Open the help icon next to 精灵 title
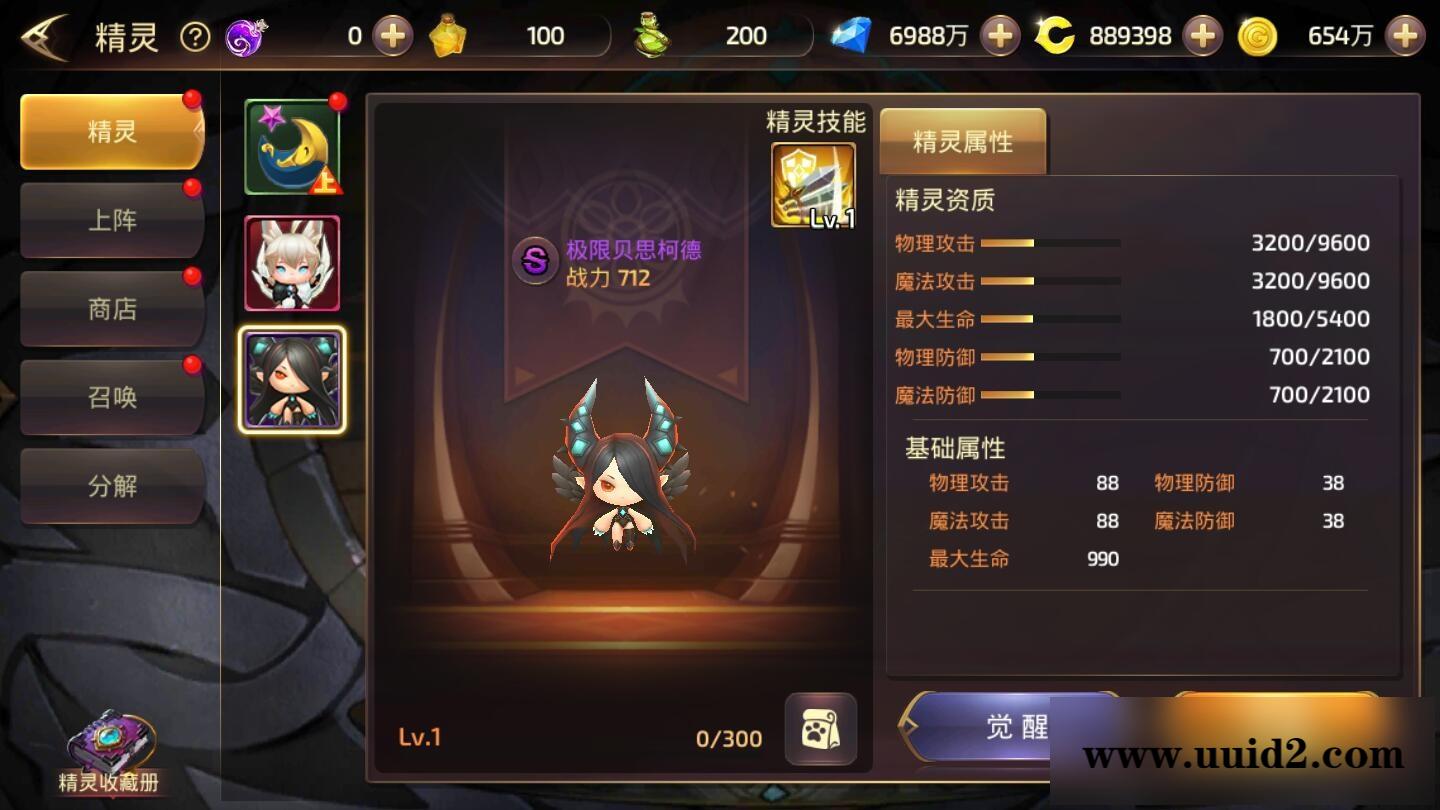The width and height of the screenshot is (1440, 810). point(197,36)
